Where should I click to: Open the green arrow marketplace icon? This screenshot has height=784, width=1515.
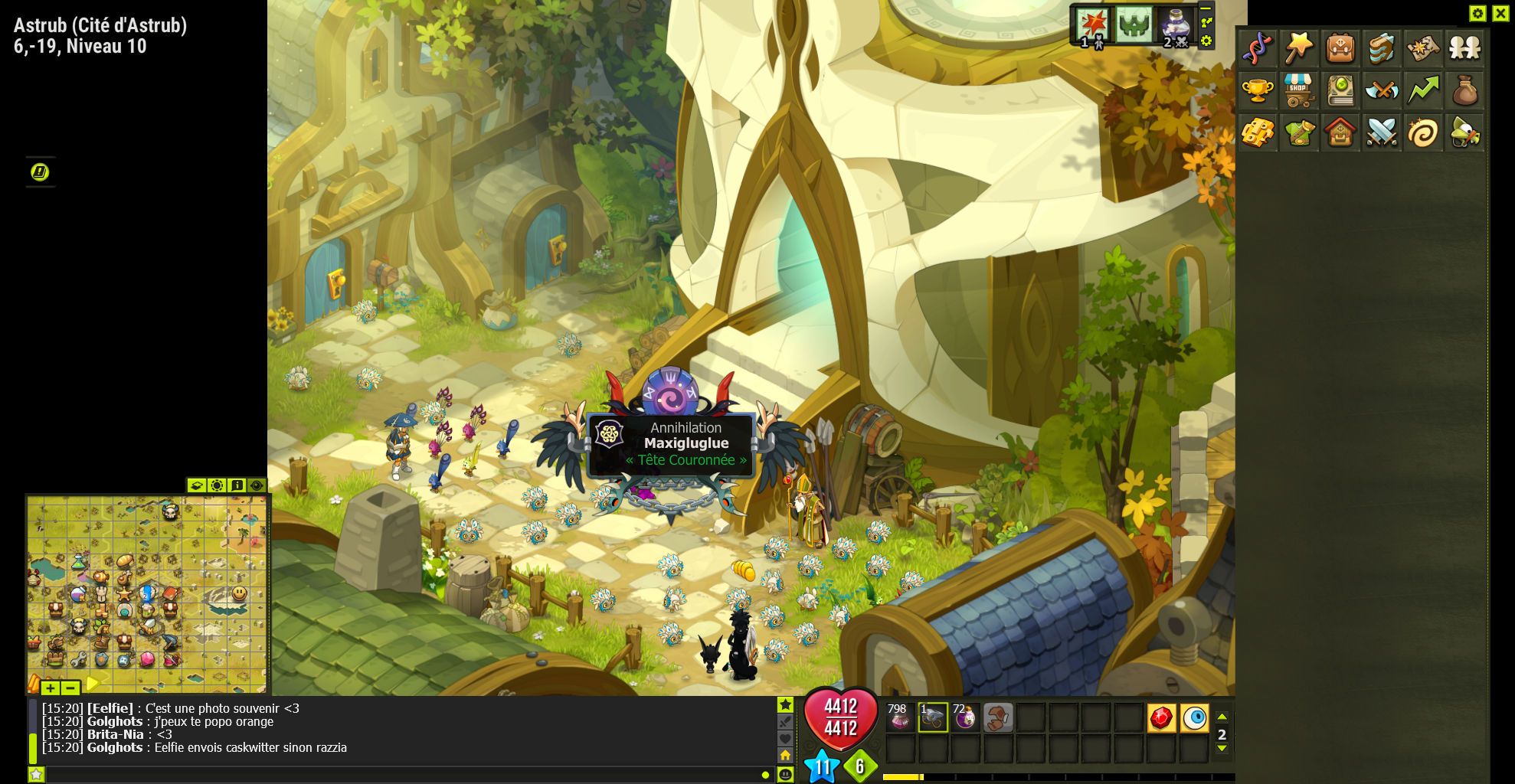click(x=1423, y=91)
